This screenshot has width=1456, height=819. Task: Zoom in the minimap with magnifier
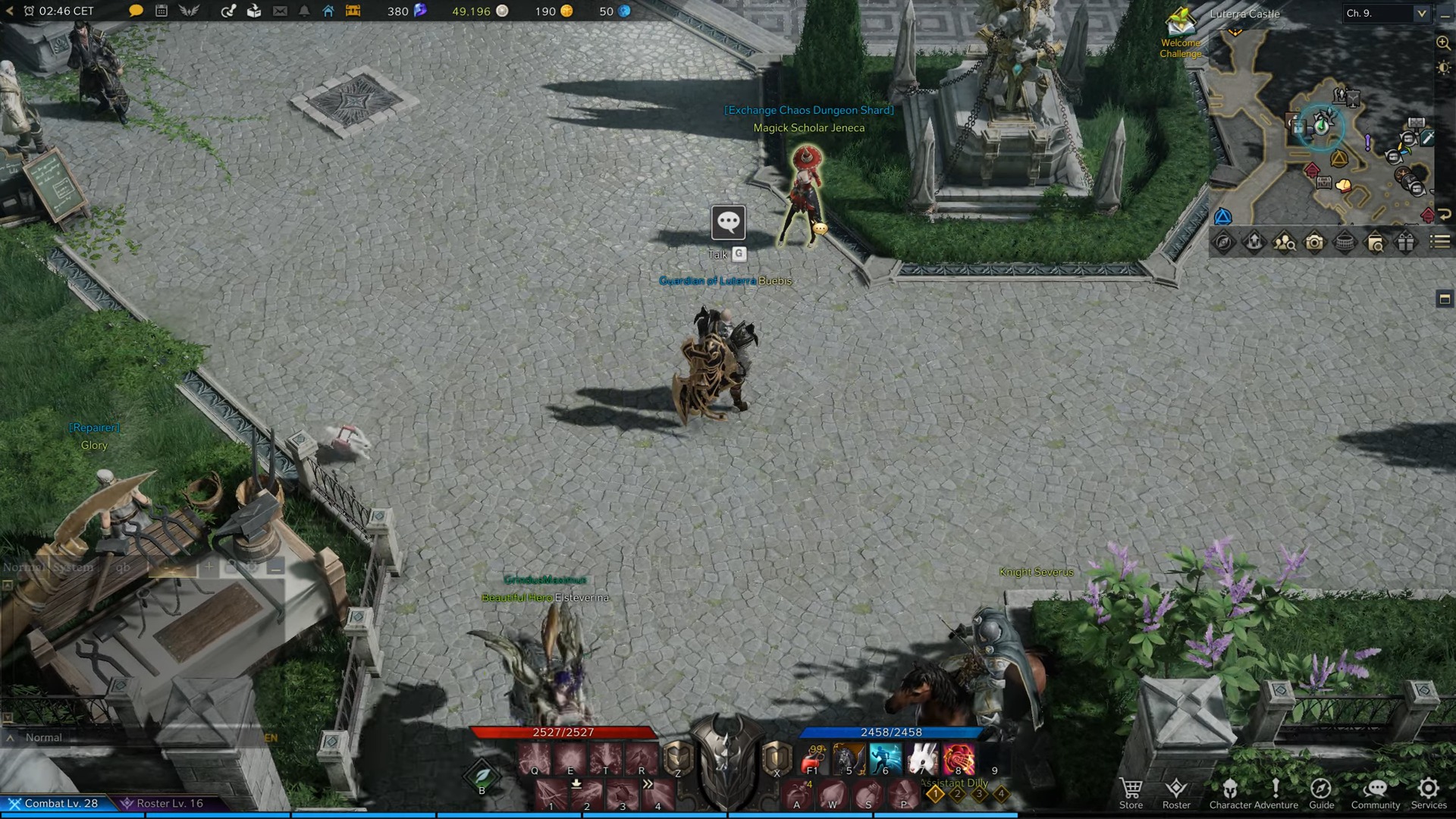(x=1443, y=43)
